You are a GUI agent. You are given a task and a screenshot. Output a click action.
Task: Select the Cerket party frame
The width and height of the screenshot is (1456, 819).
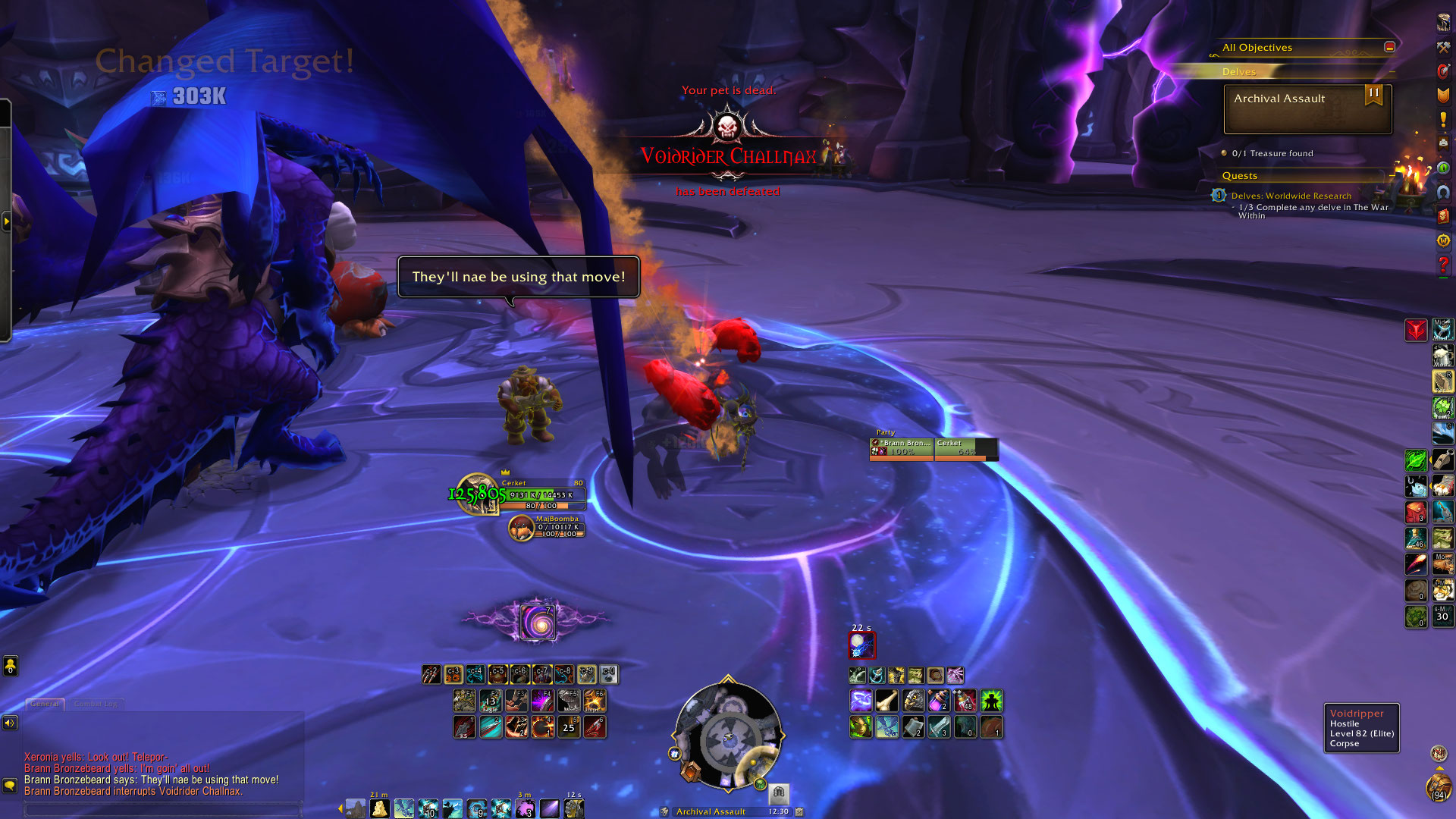(965, 448)
